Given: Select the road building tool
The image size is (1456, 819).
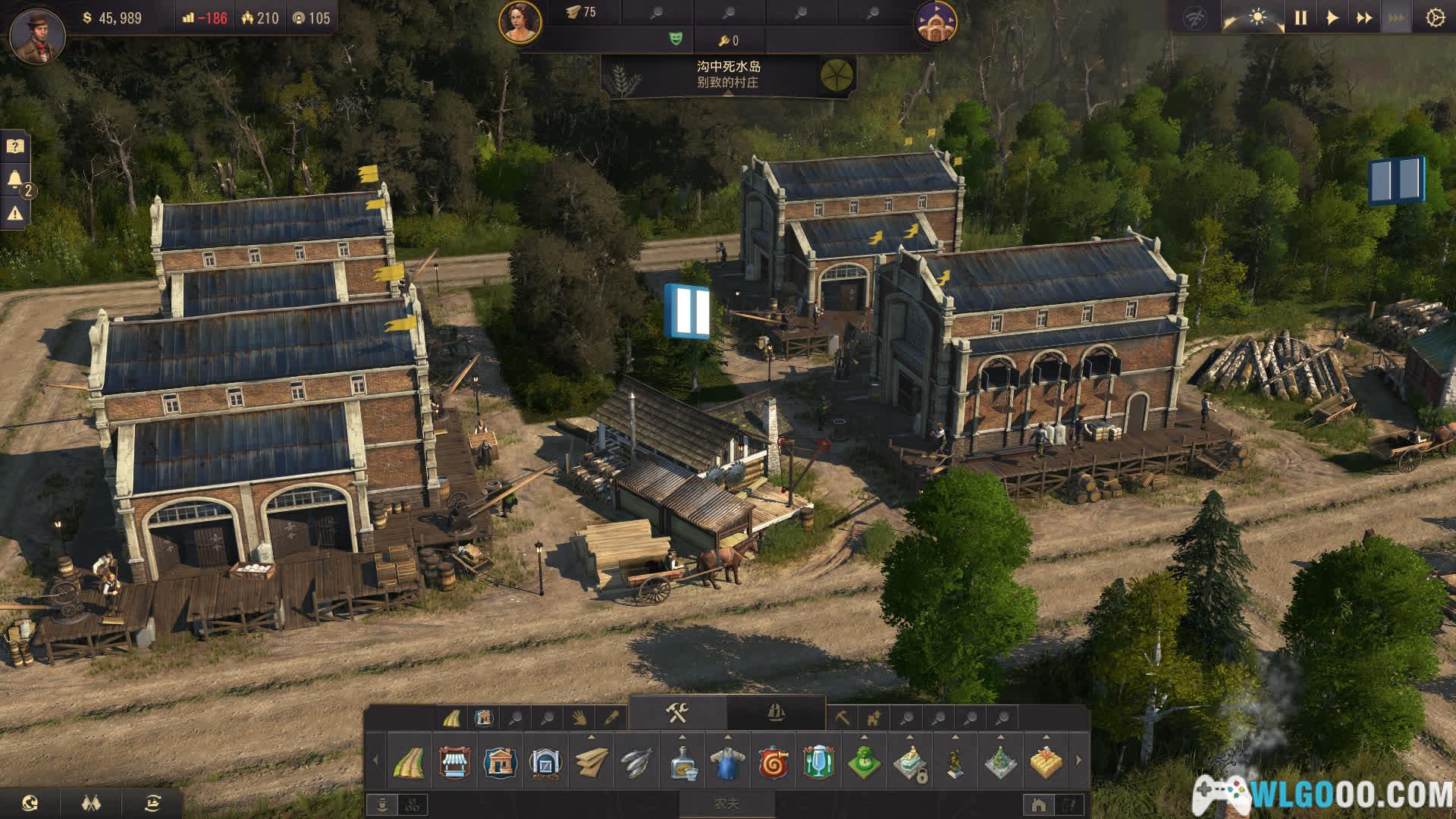Looking at the screenshot, I should pos(409,761).
